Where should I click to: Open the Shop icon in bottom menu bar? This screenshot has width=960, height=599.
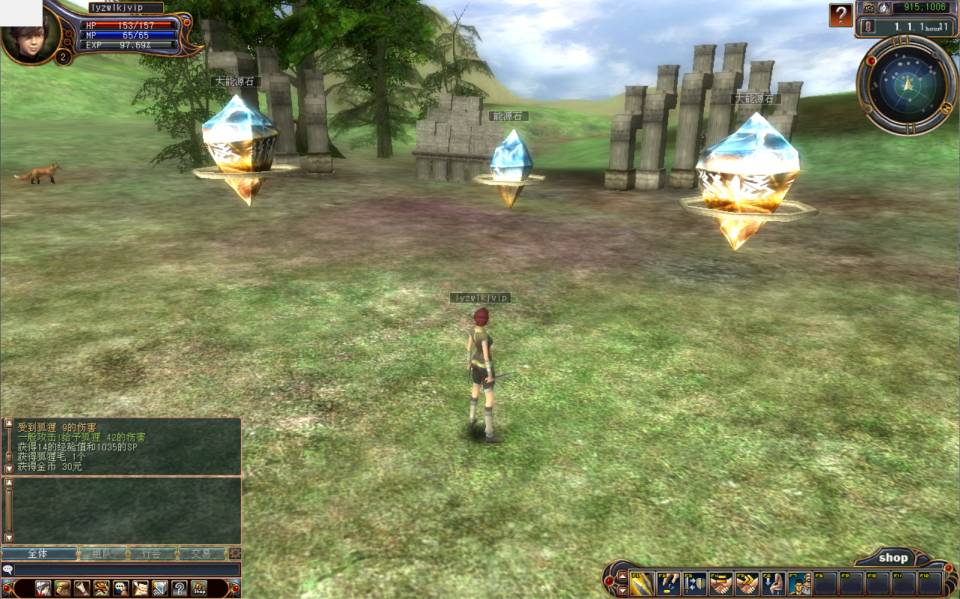point(198,588)
